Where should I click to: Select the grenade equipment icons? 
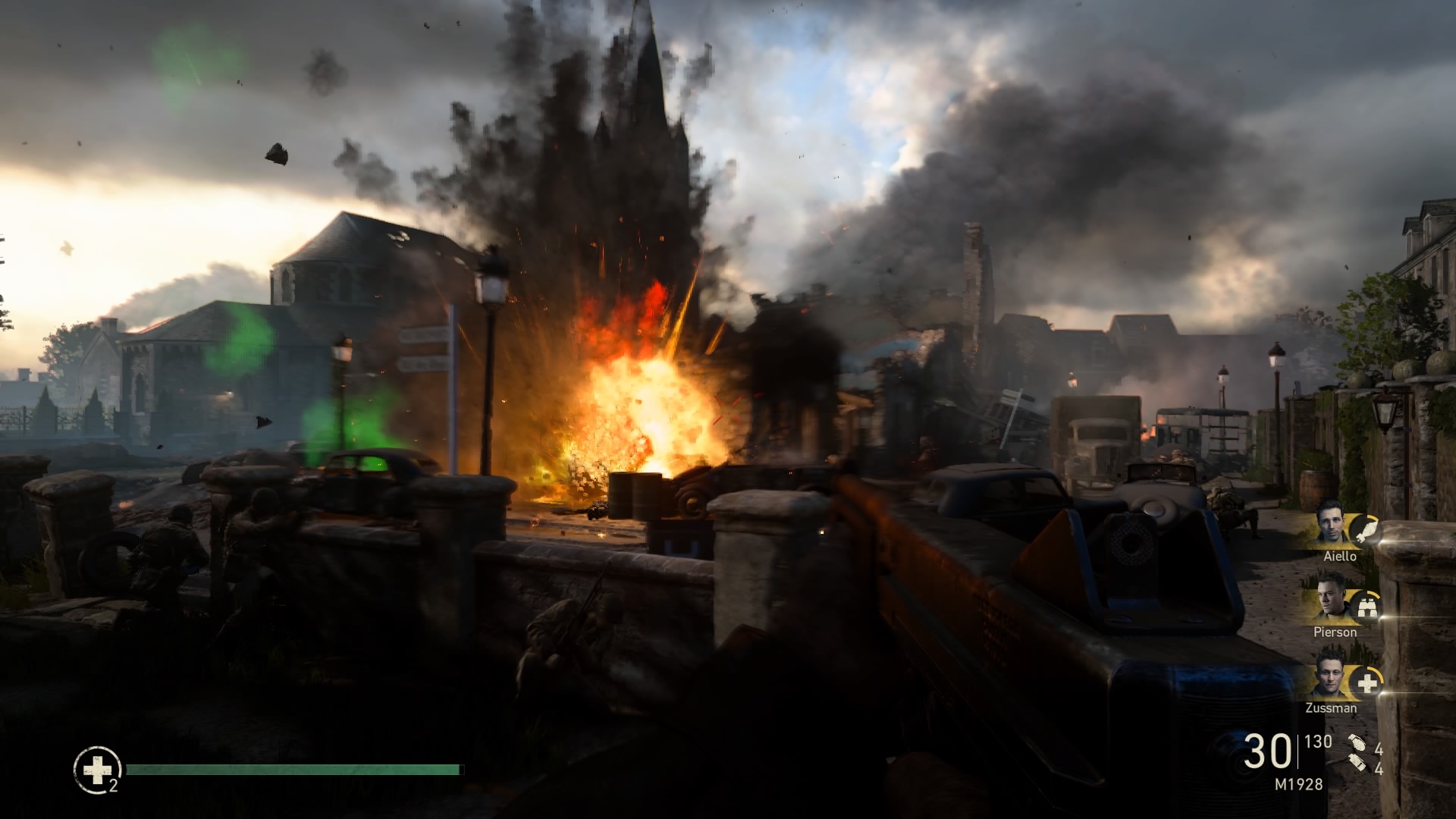[x=1357, y=755]
